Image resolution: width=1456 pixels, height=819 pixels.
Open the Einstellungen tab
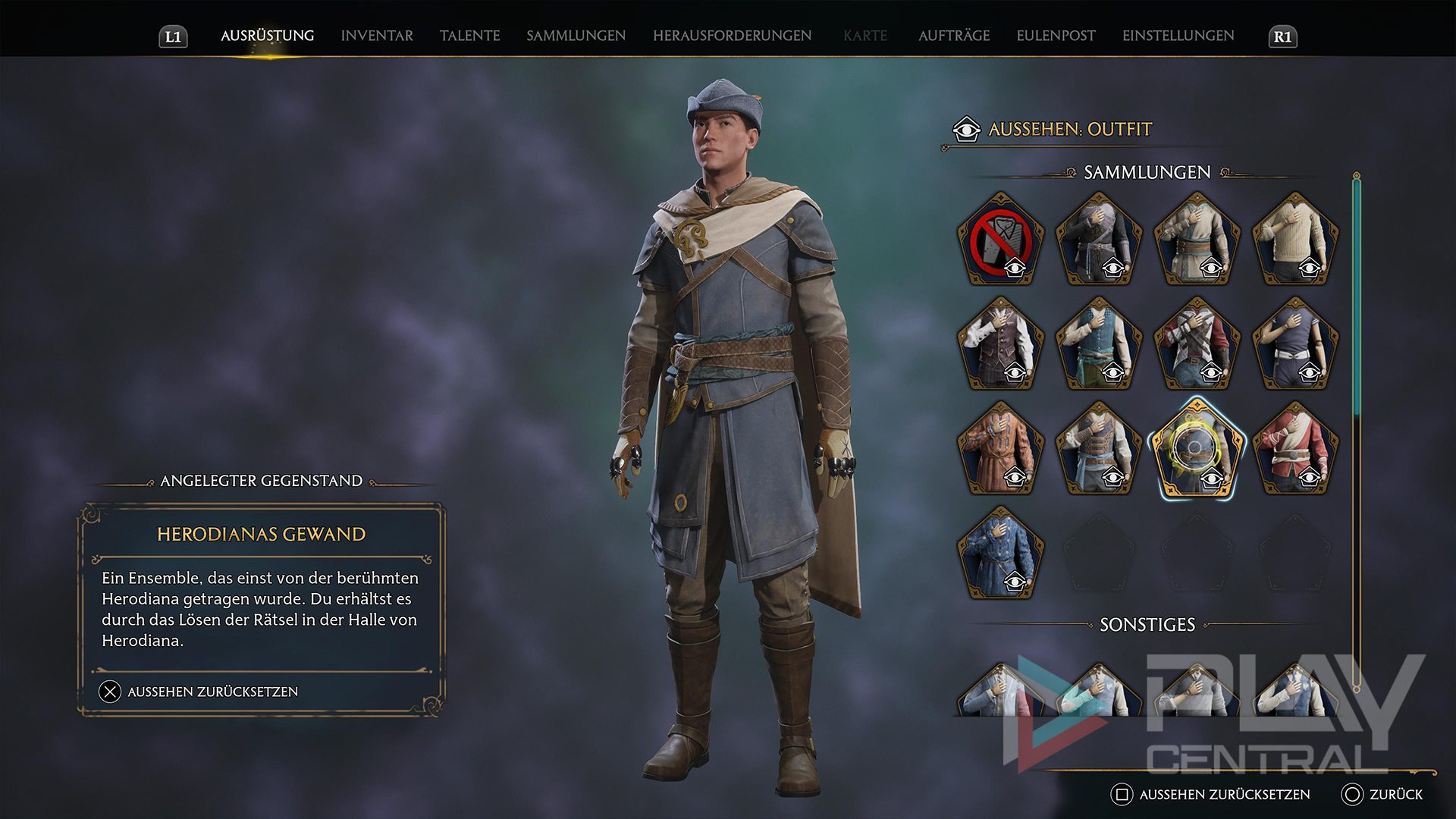(1178, 36)
